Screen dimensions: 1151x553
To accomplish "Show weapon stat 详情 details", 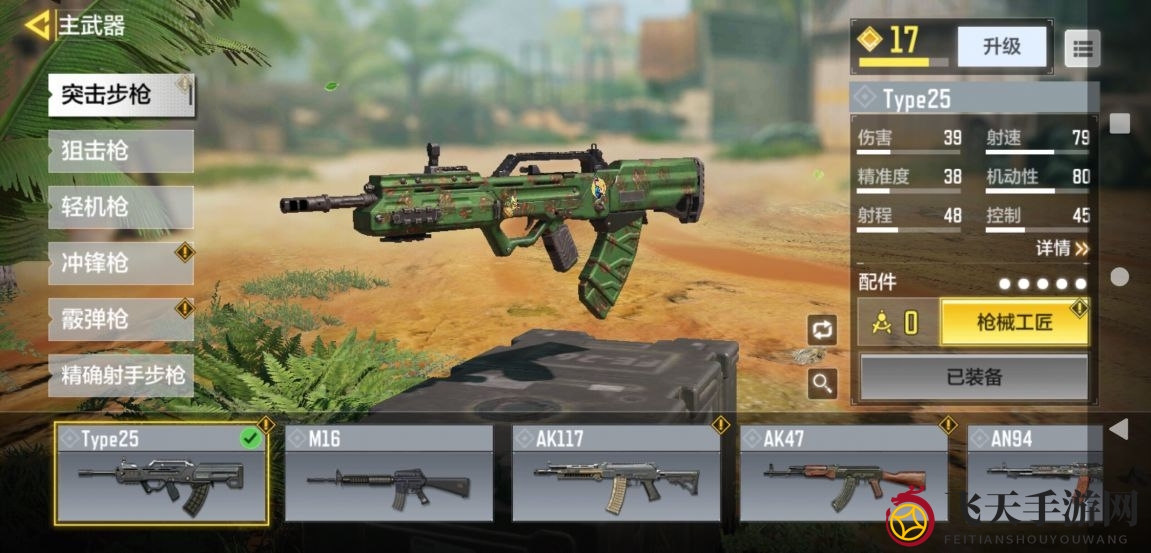I will click(1062, 247).
